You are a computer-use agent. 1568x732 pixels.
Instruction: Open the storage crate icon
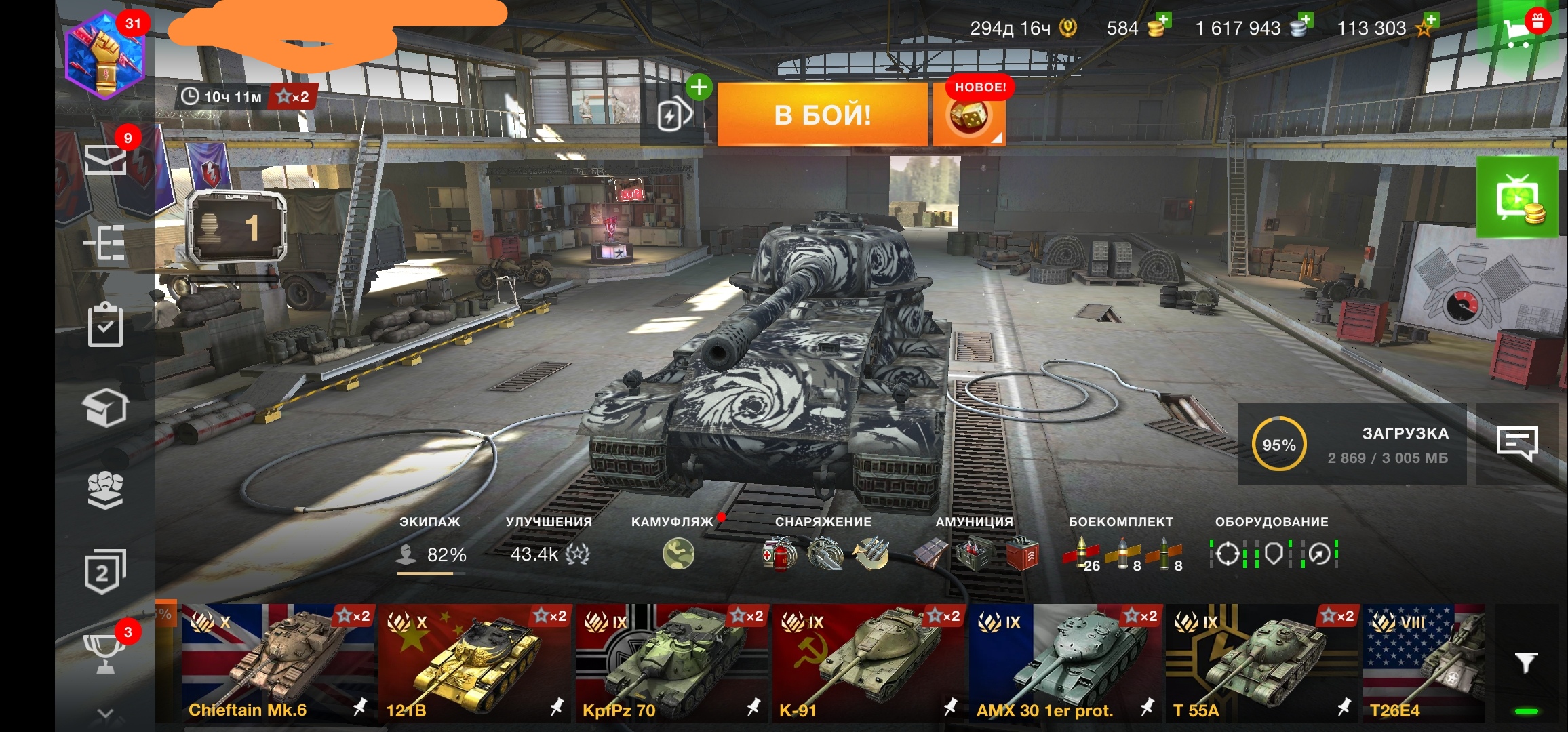click(x=105, y=407)
